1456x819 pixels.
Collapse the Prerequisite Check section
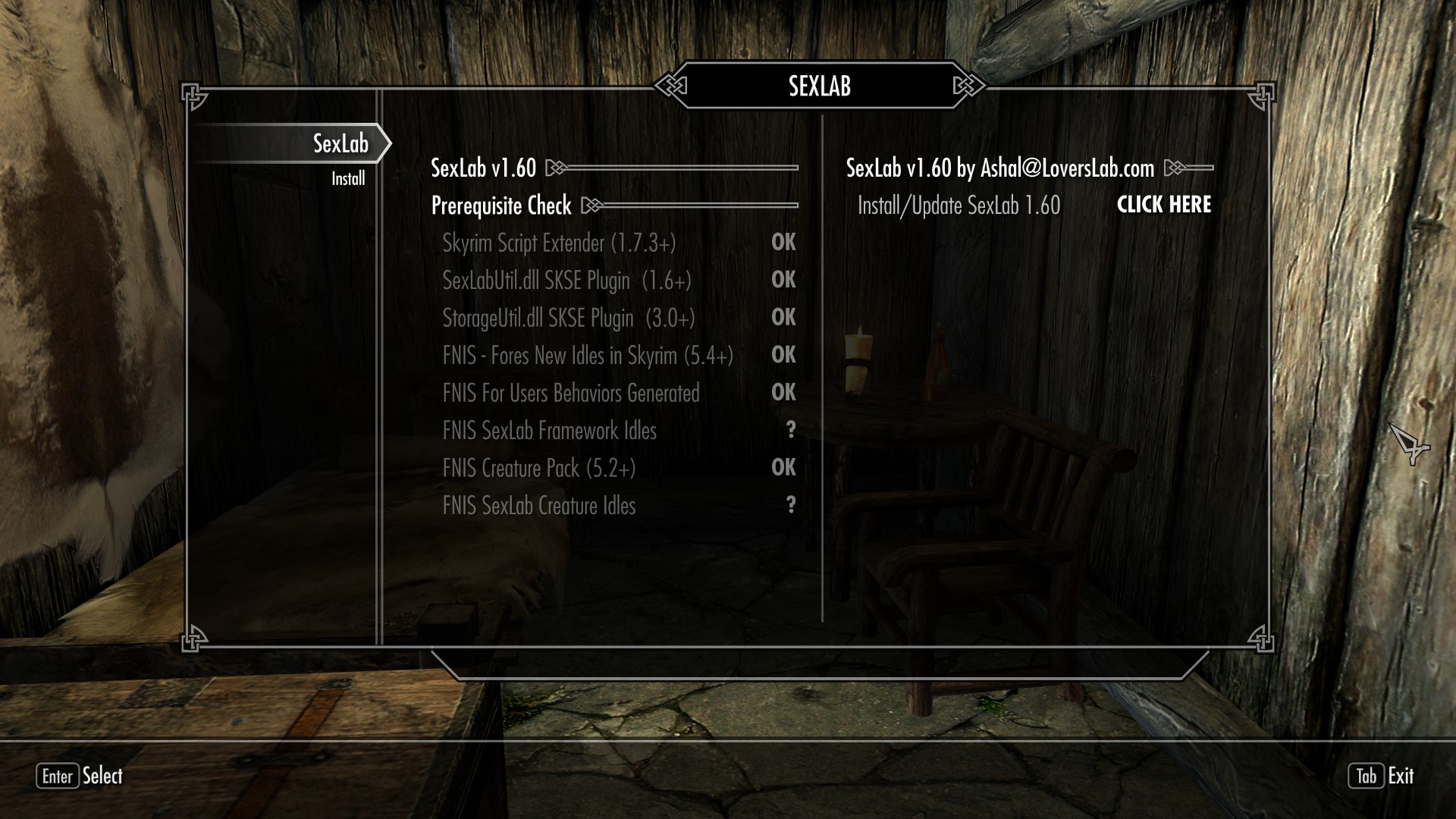(x=500, y=206)
